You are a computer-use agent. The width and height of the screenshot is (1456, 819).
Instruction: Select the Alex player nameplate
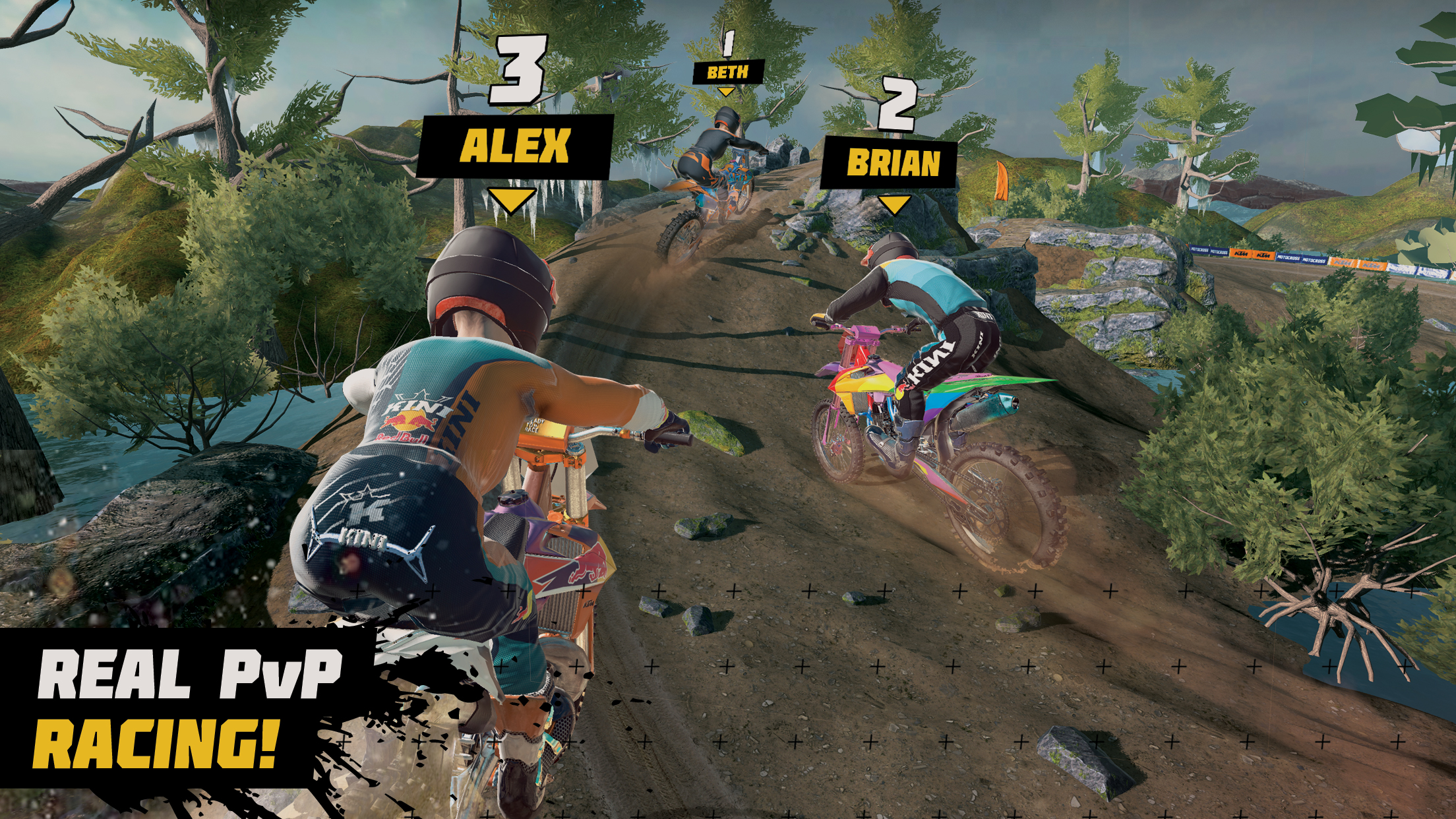pyautogui.click(x=516, y=147)
